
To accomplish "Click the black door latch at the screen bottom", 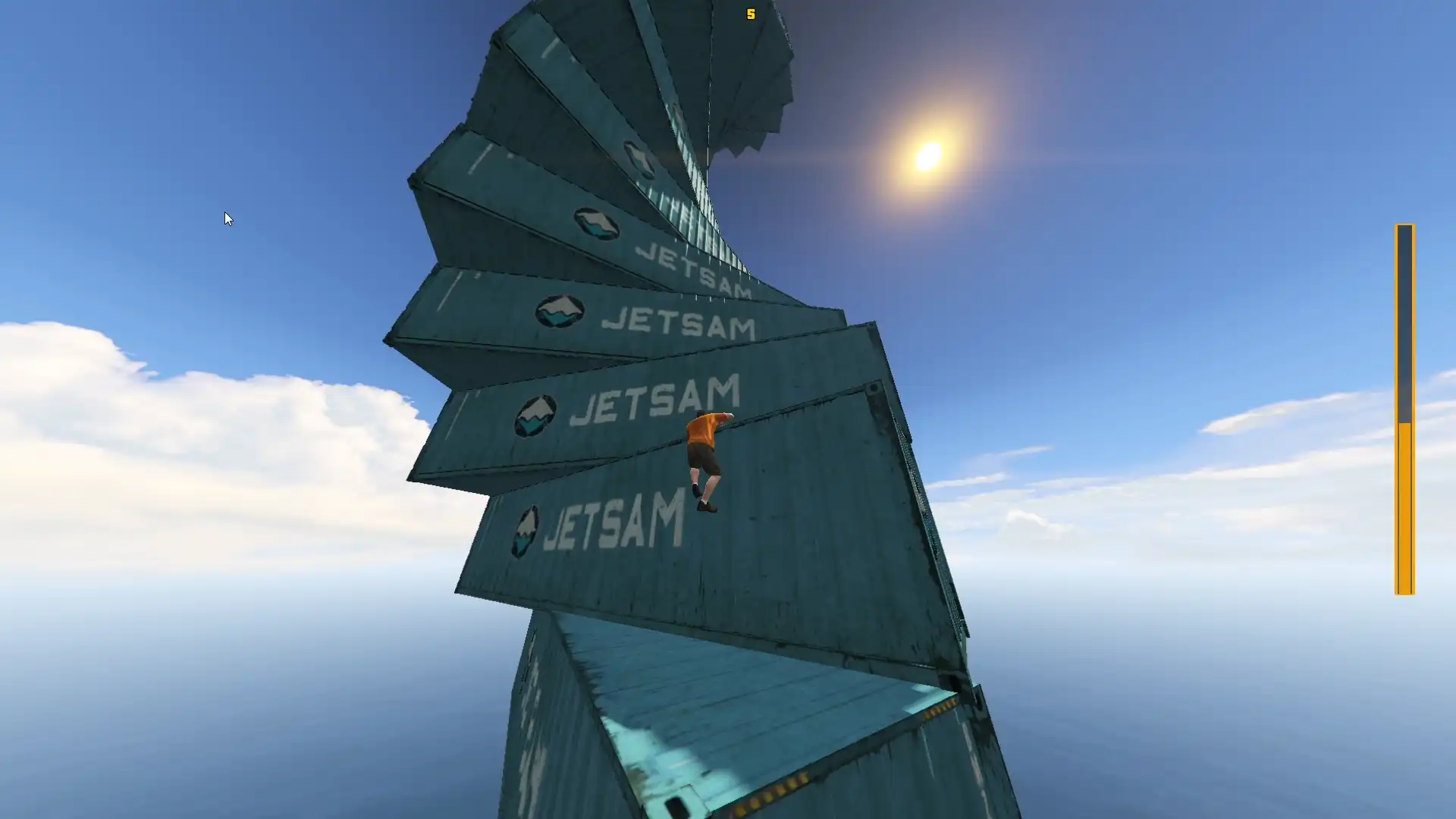I will [676, 805].
